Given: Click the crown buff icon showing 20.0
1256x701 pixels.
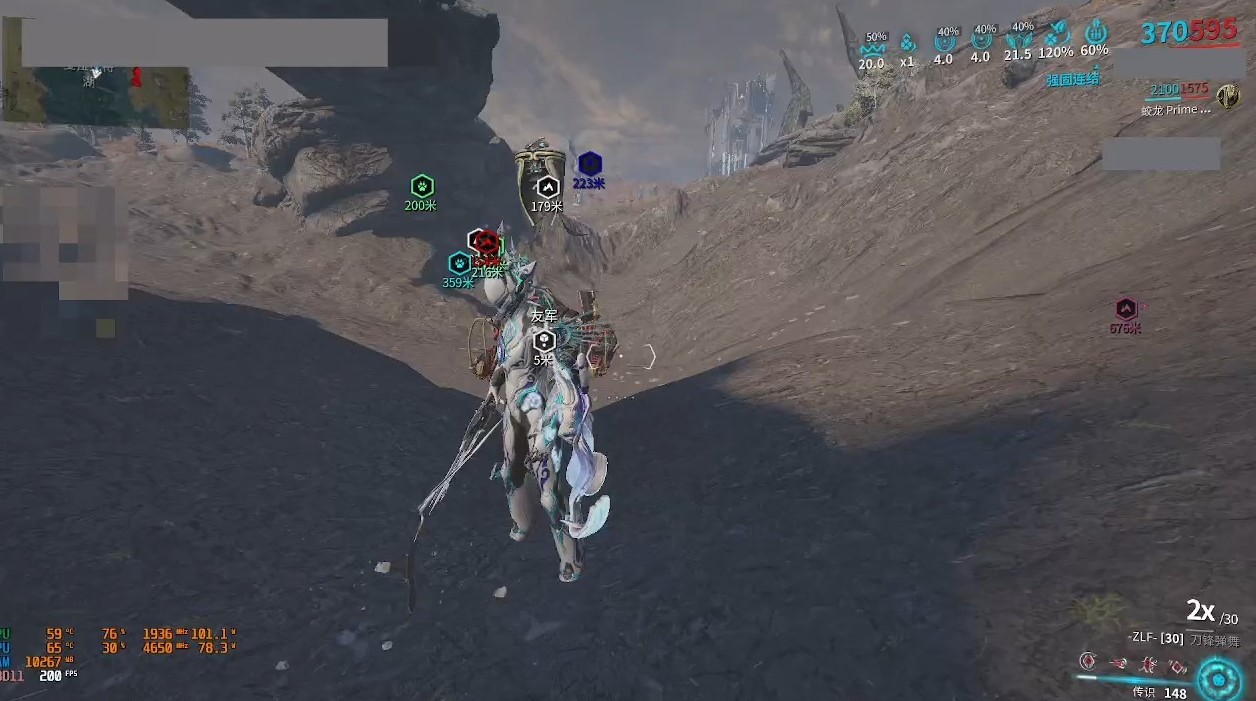Looking at the screenshot, I should tap(873, 46).
